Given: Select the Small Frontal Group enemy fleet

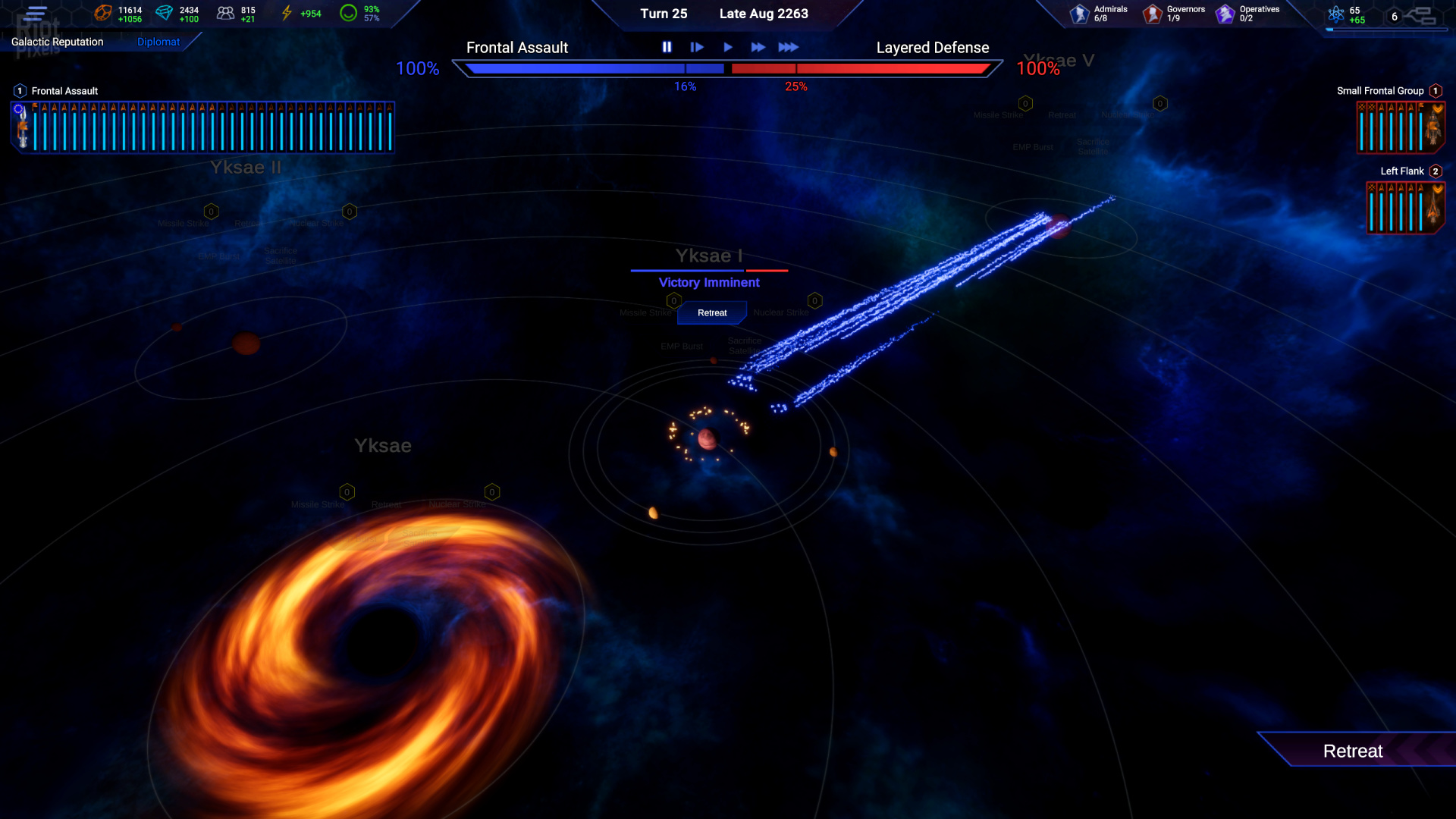Looking at the screenshot, I should point(1400,127).
